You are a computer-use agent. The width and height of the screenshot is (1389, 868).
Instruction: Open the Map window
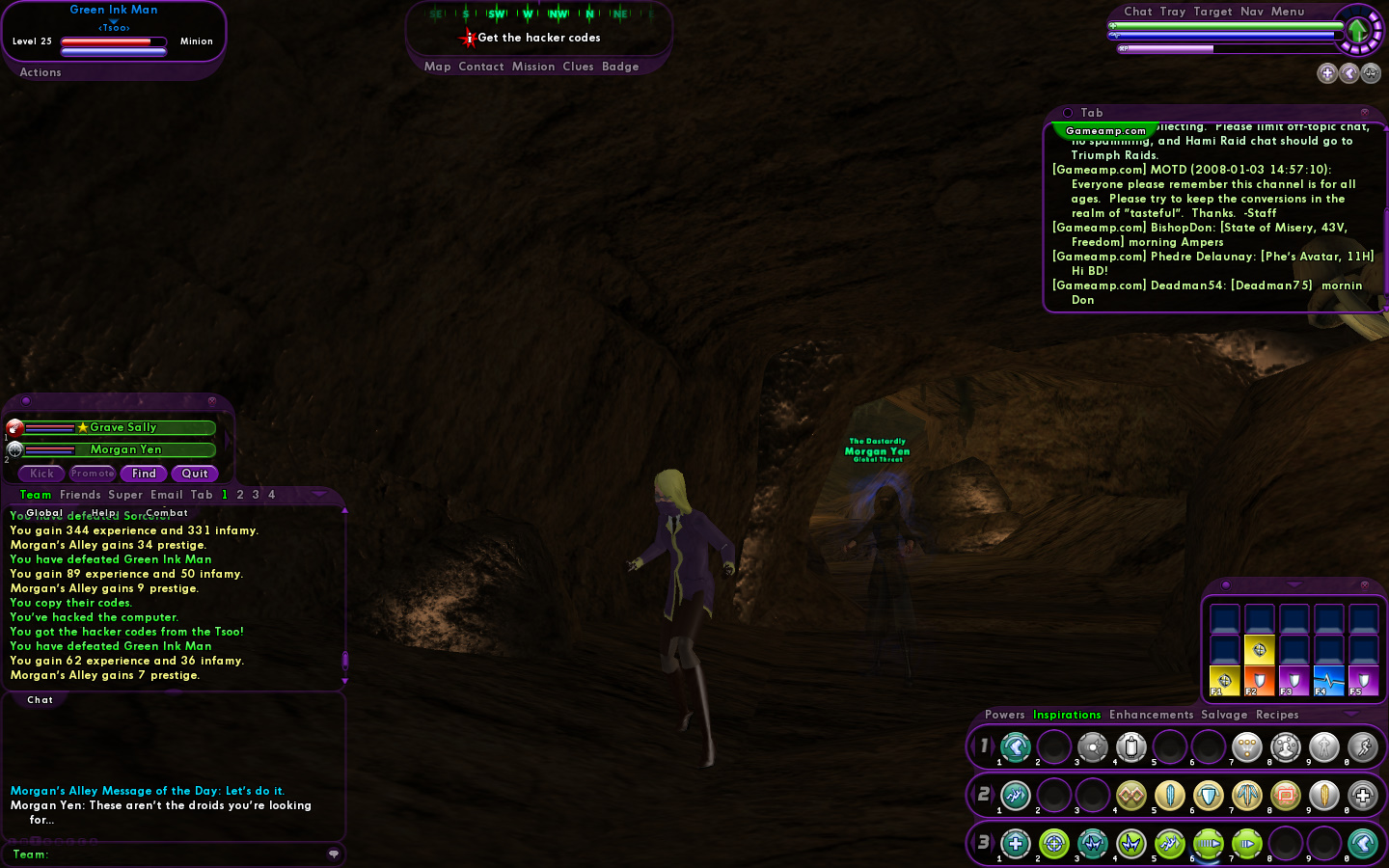pyautogui.click(x=437, y=67)
